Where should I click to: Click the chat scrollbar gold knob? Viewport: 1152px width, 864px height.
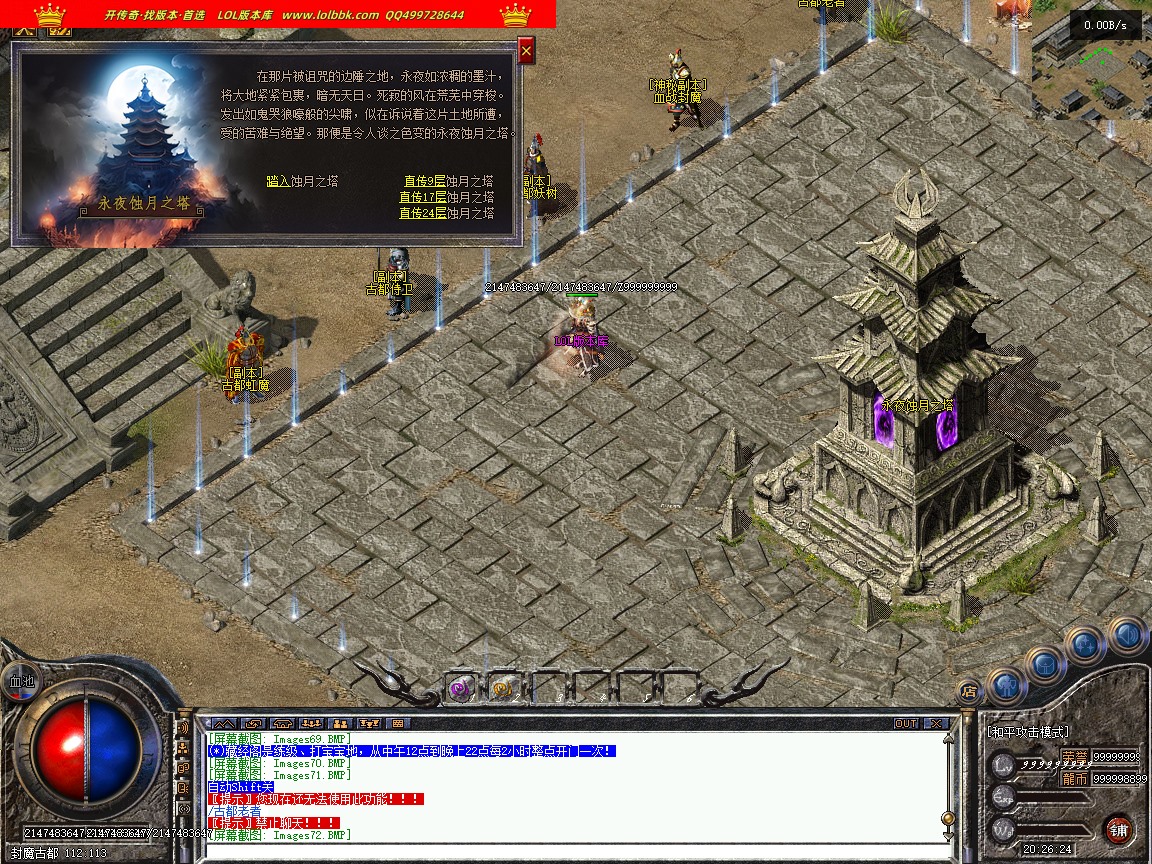coord(947,818)
